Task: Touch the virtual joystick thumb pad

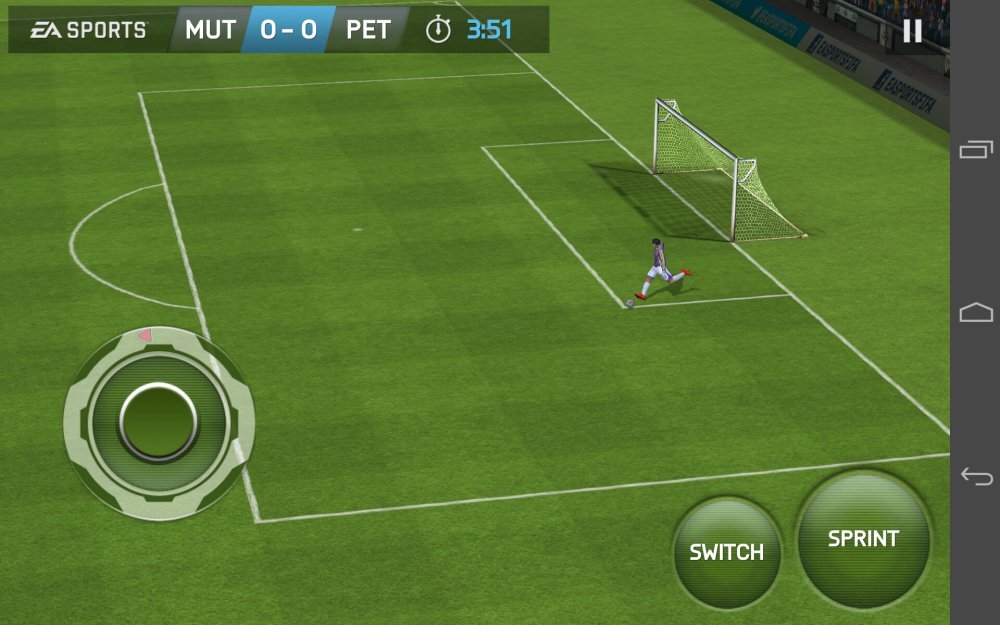Action: point(158,421)
